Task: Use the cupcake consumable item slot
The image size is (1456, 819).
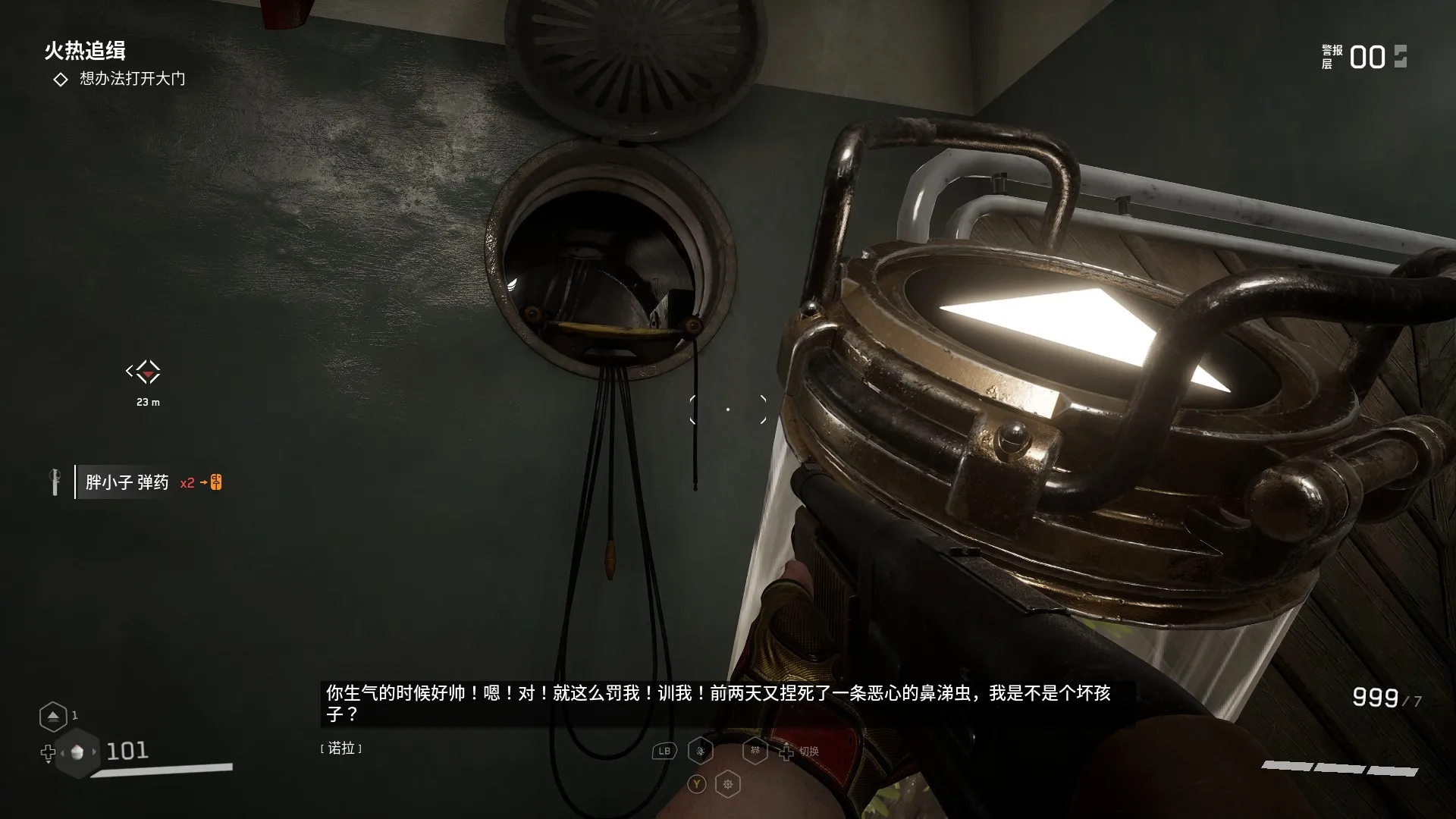Action: click(77, 752)
